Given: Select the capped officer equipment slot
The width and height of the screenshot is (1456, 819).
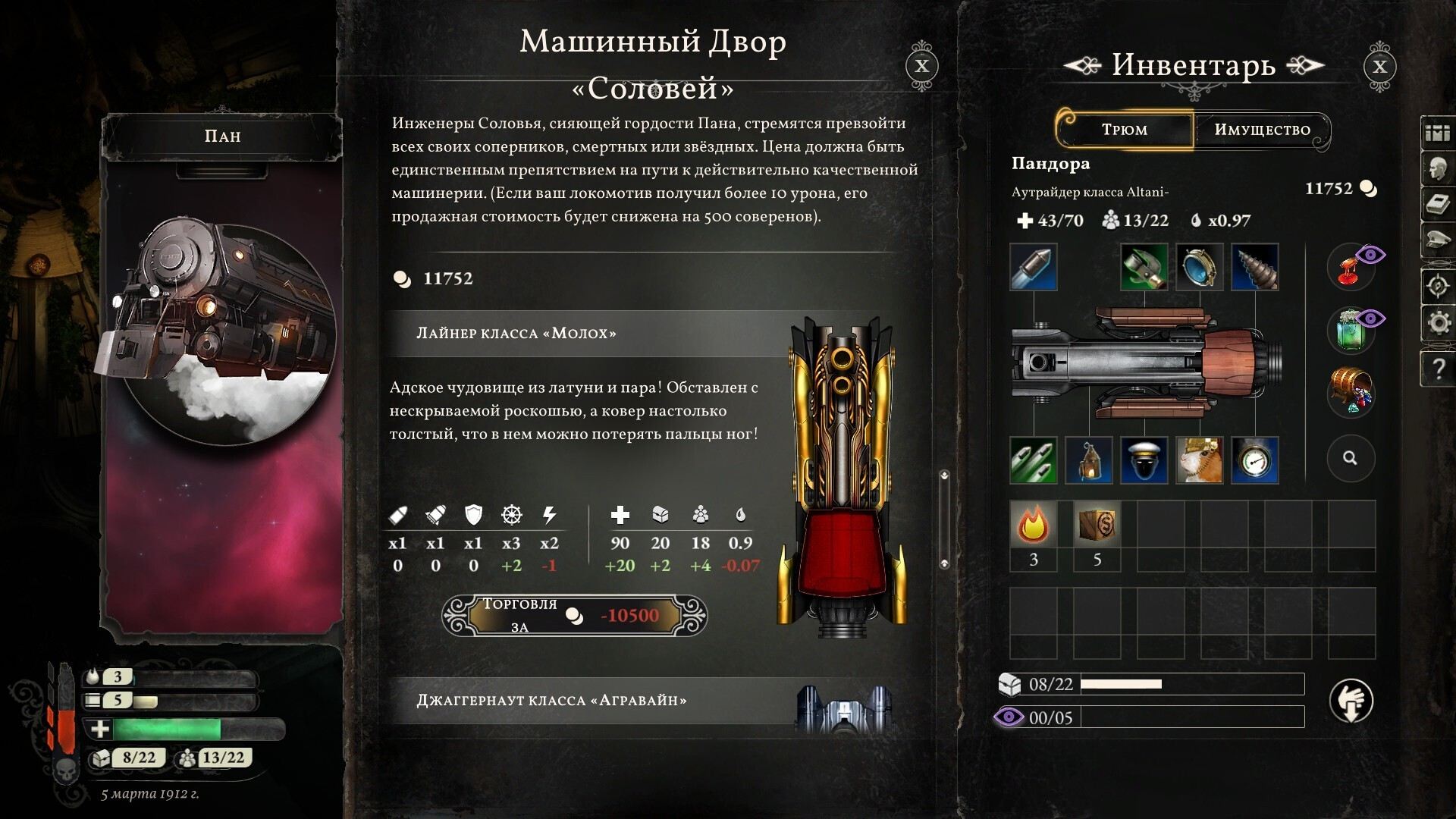Looking at the screenshot, I should (x=1144, y=460).
